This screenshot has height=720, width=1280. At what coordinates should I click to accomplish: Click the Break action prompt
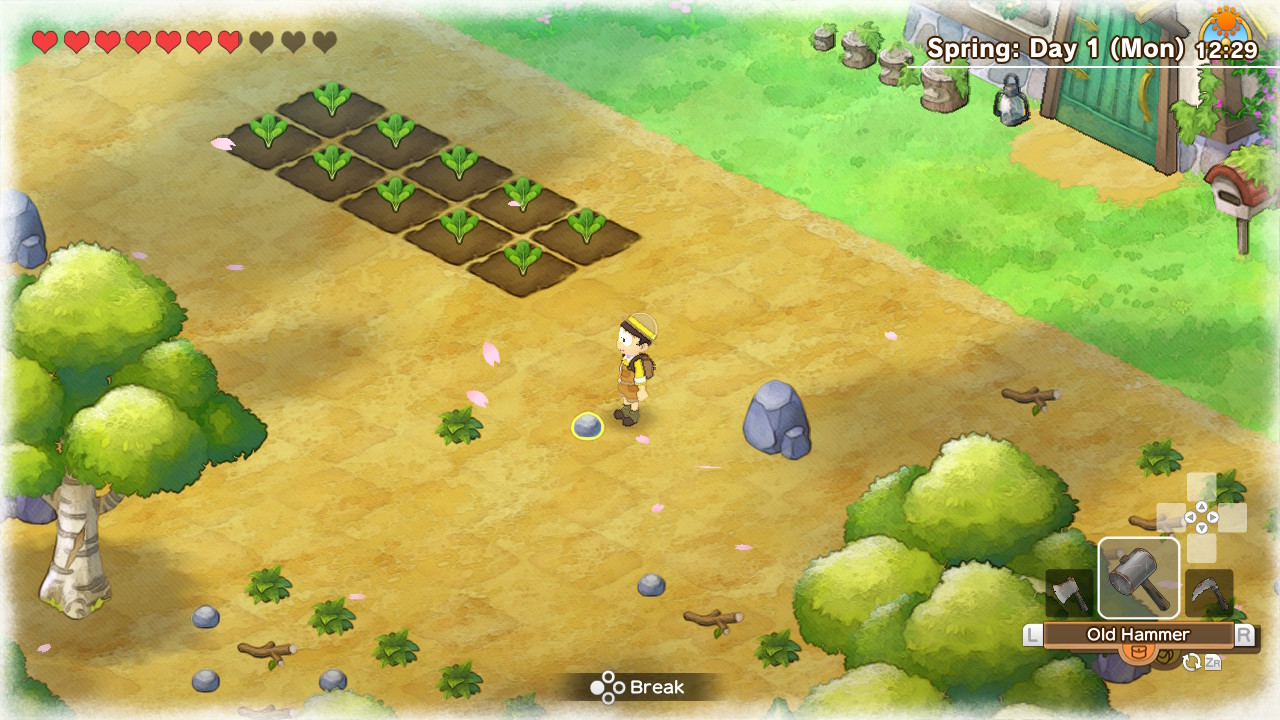[x=638, y=688]
